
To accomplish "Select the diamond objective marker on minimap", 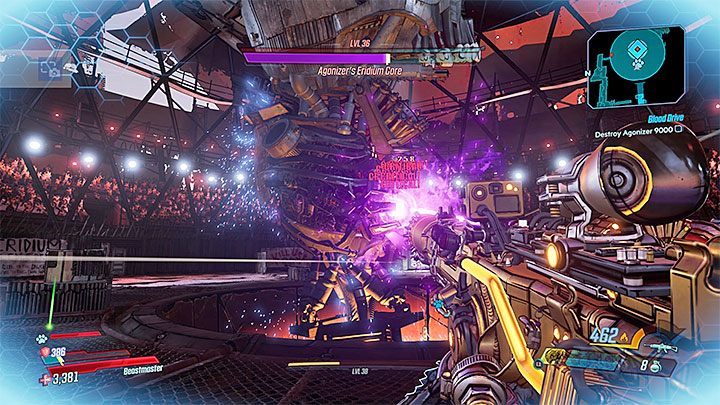I will tap(636, 47).
